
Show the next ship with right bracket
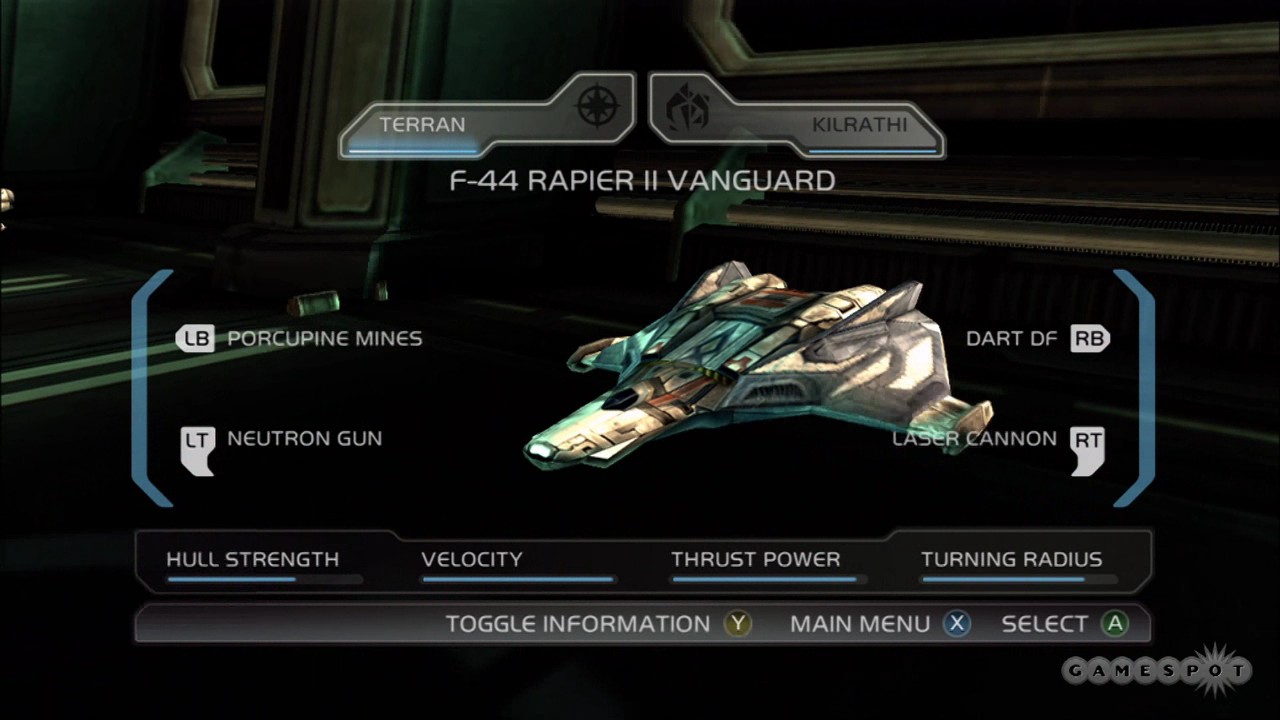[1138, 388]
